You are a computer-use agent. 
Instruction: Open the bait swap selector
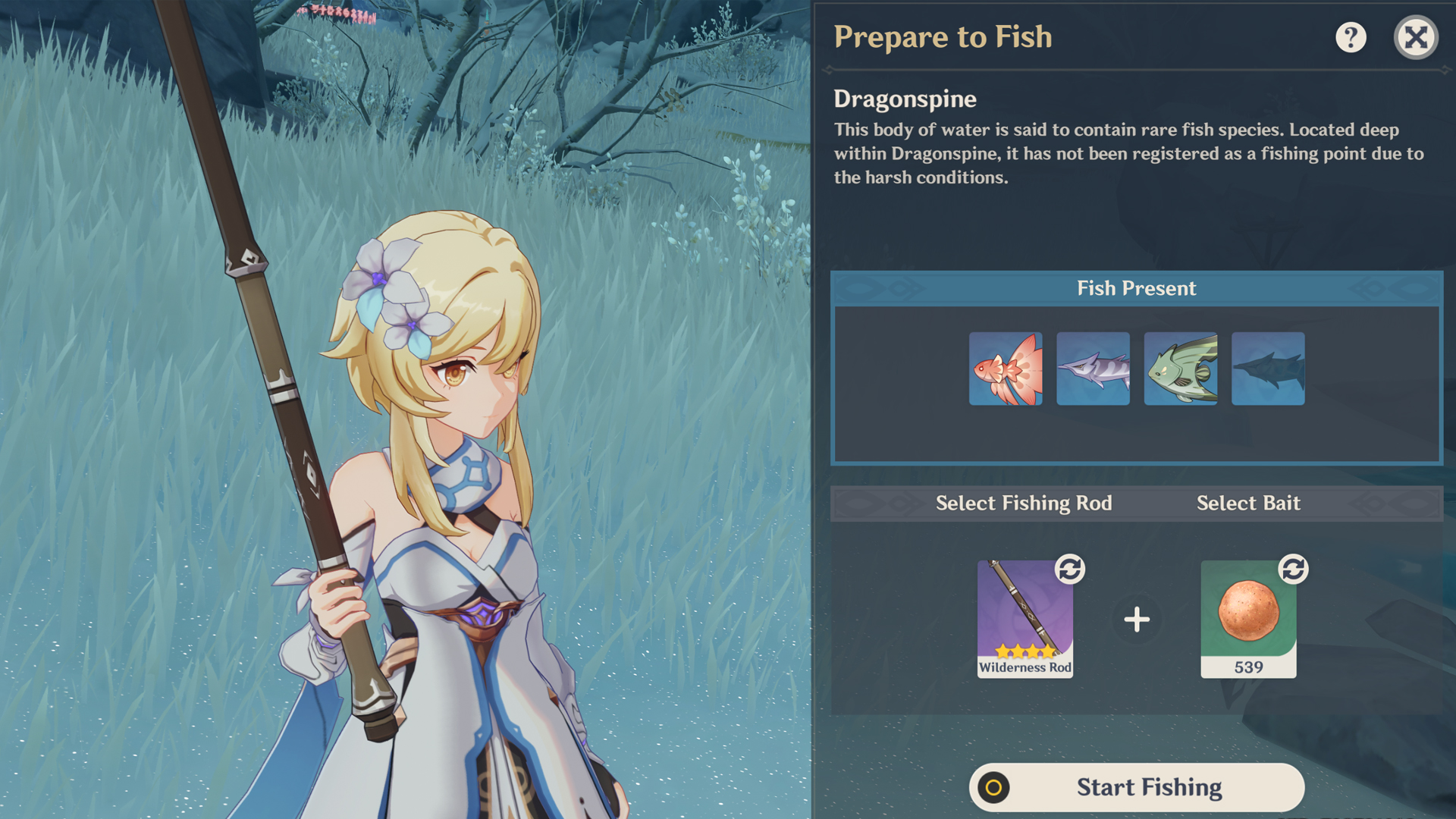(1294, 572)
